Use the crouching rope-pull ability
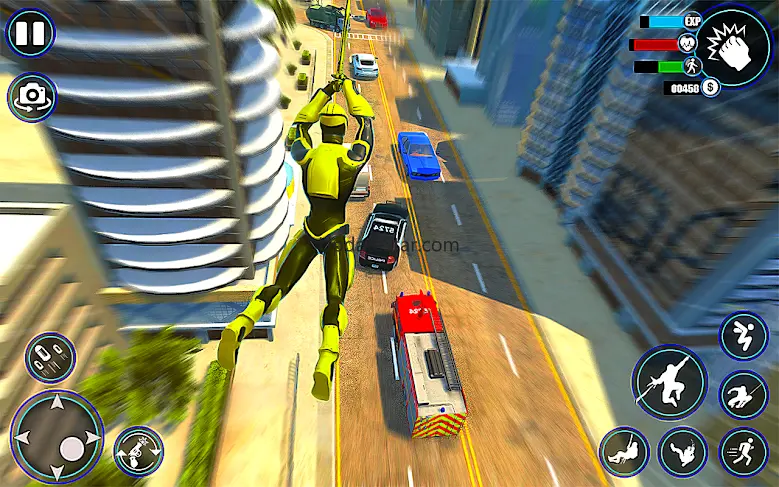 point(743,394)
